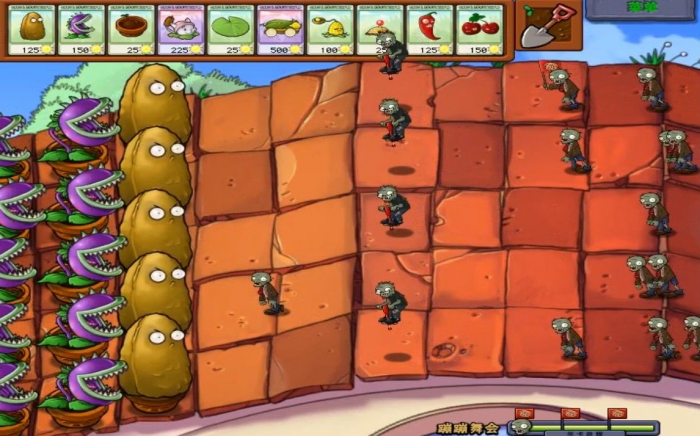700x436 pixels.
Task: Pick the Lily Pad seed packet
Action: point(231,29)
